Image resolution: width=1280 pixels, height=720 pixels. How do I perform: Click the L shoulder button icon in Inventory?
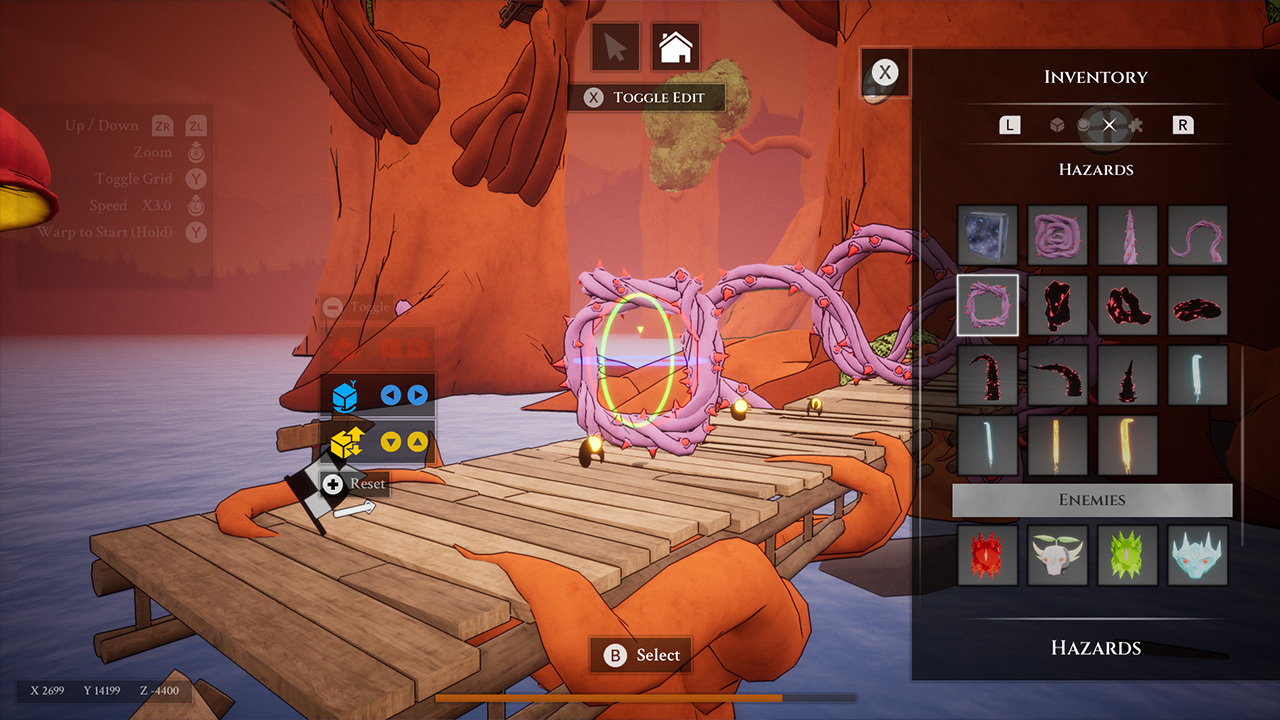pyautogui.click(x=1009, y=124)
